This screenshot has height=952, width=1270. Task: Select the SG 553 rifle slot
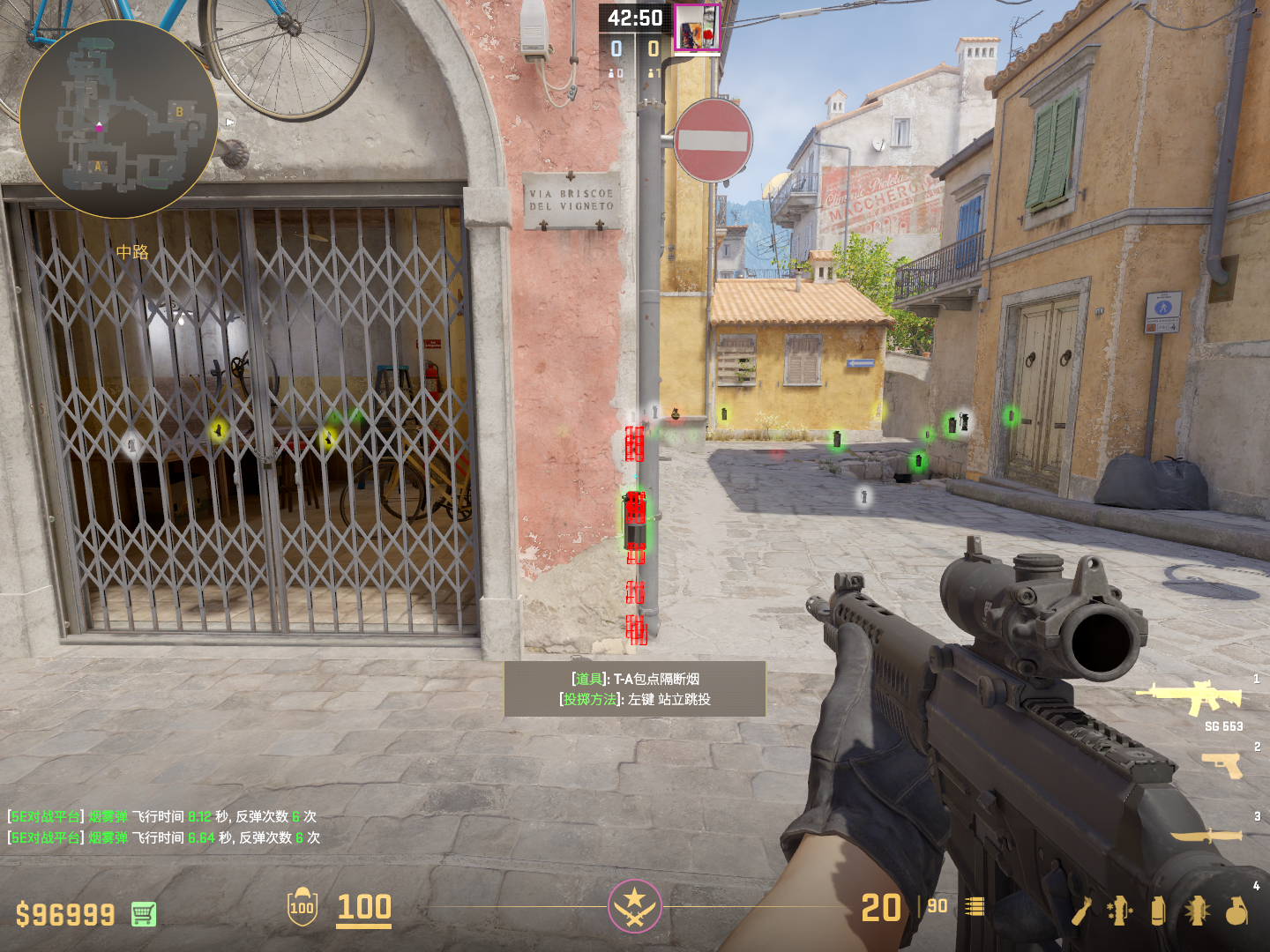point(1190,696)
